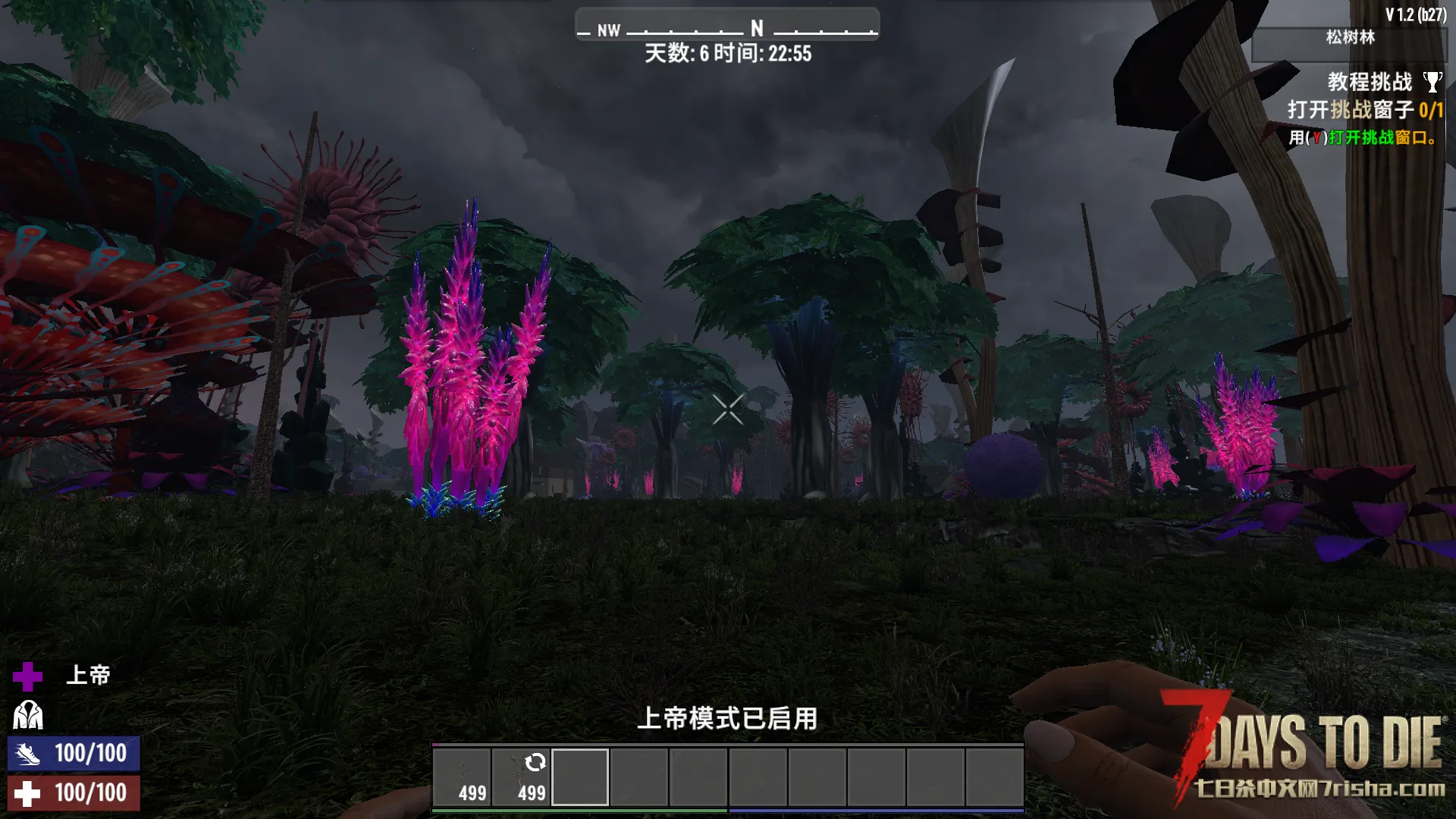Click the purple cross god mode buff

point(28,676)
